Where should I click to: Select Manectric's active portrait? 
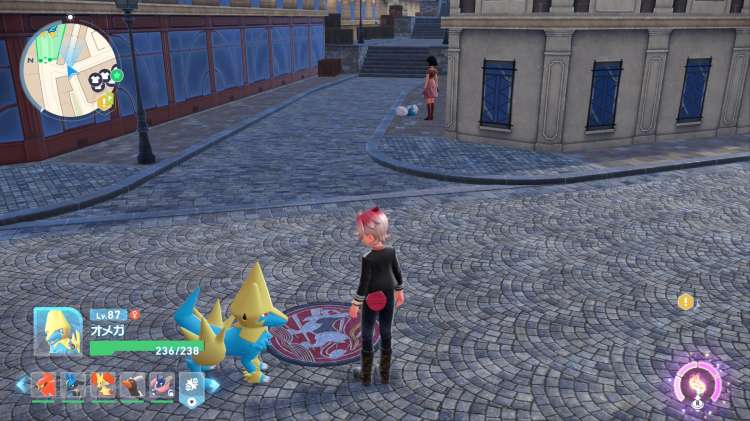coord(58,331)
